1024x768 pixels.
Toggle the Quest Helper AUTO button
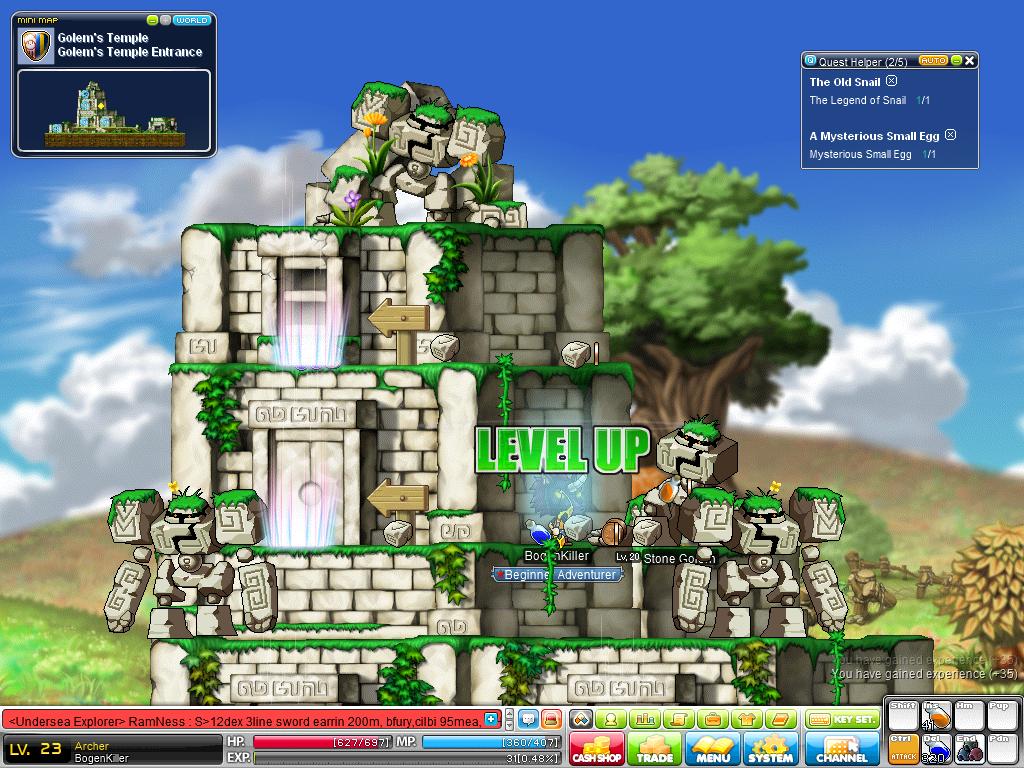932,61
